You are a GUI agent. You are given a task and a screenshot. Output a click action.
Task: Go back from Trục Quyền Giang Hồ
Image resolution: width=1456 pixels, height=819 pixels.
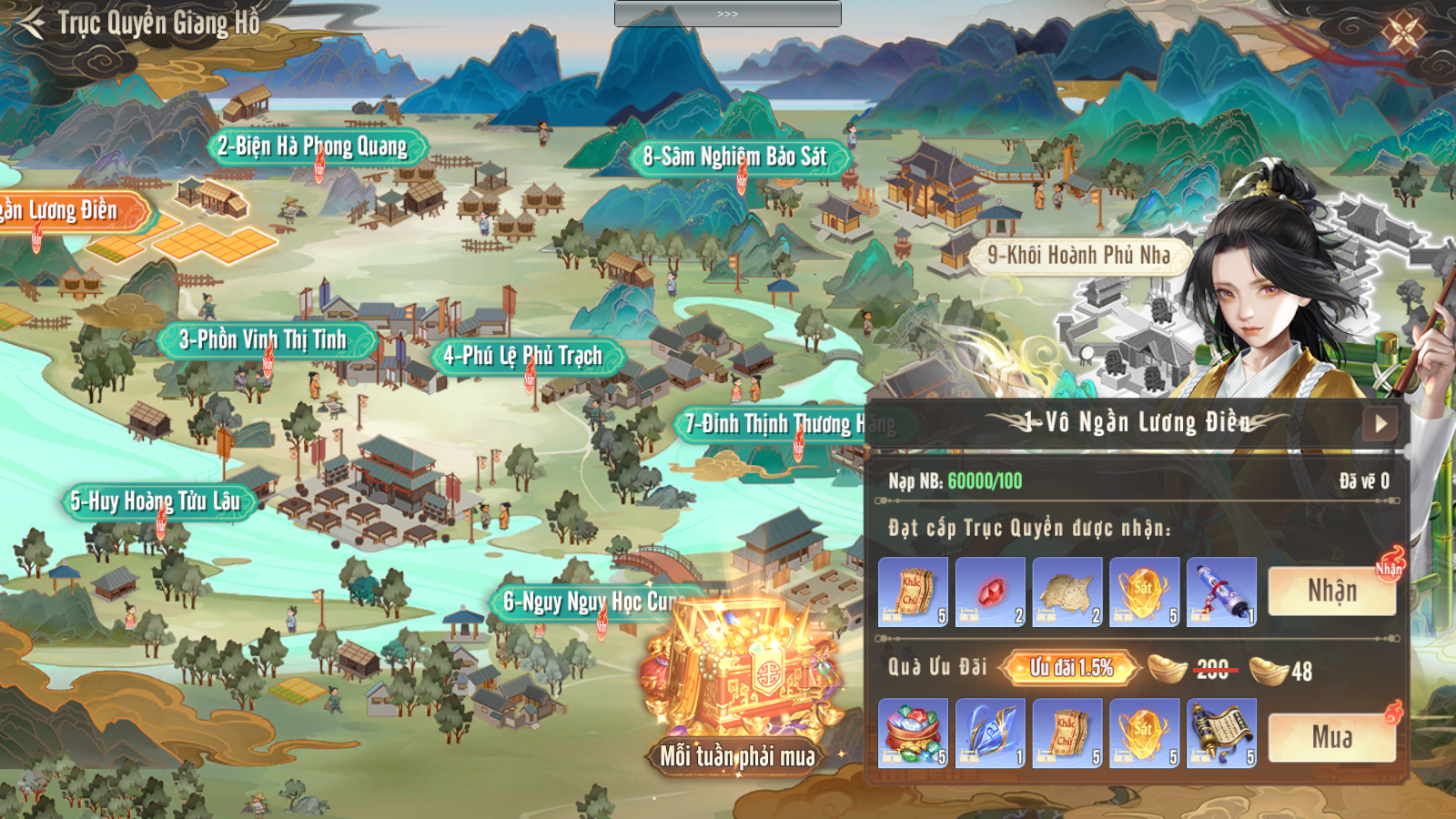click(33, 24)
